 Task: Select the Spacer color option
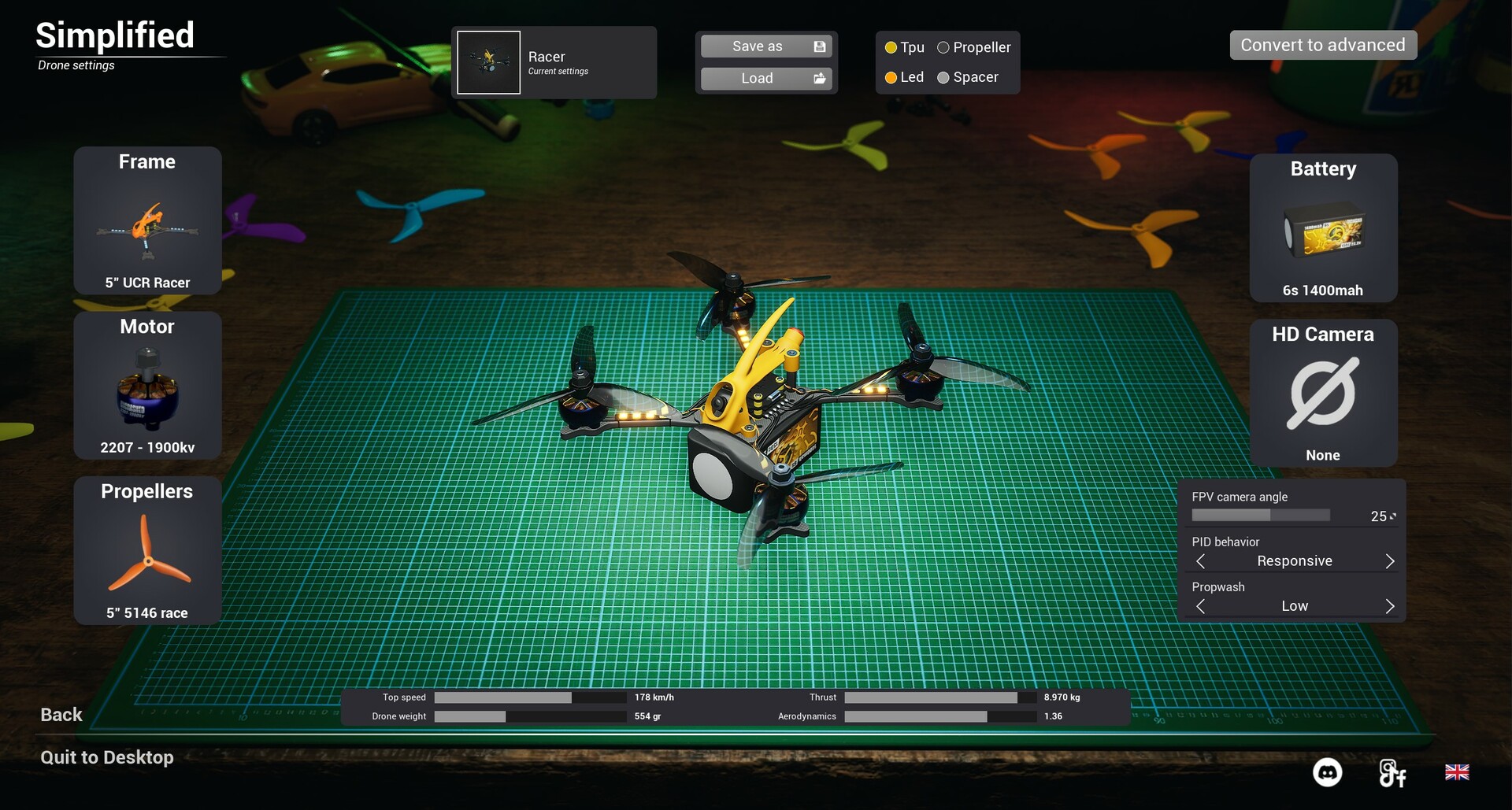[x=943, y=77]
